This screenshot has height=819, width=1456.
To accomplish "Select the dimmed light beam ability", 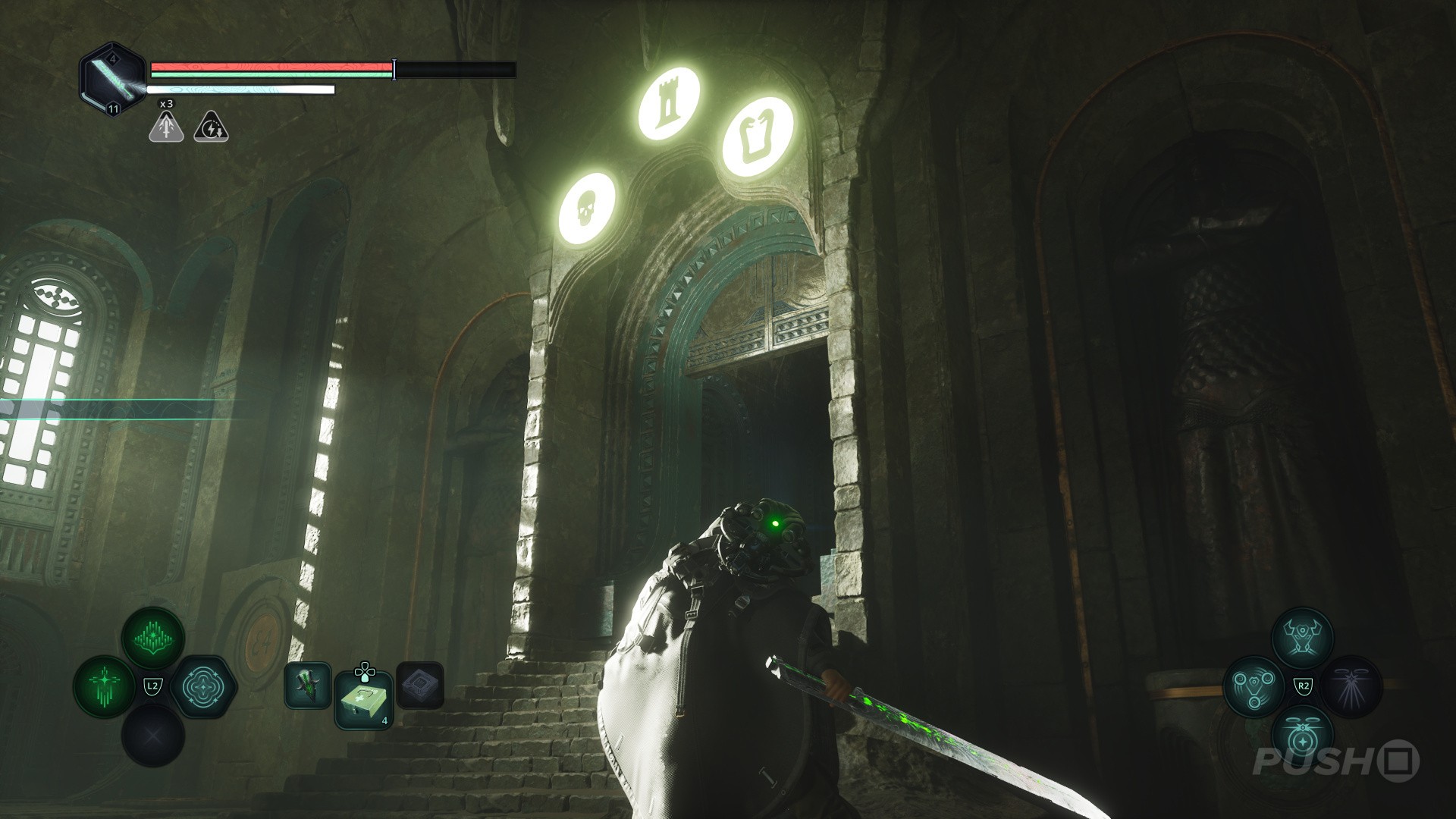I will click(x=1351, y=687).
